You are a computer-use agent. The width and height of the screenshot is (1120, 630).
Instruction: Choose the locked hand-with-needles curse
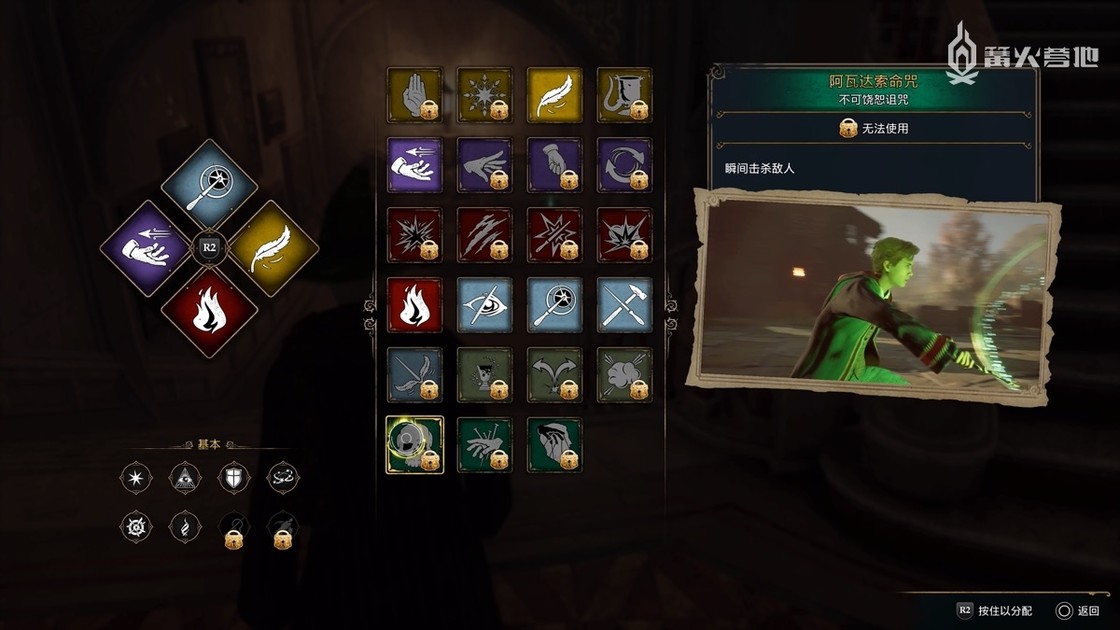(484, 445)
